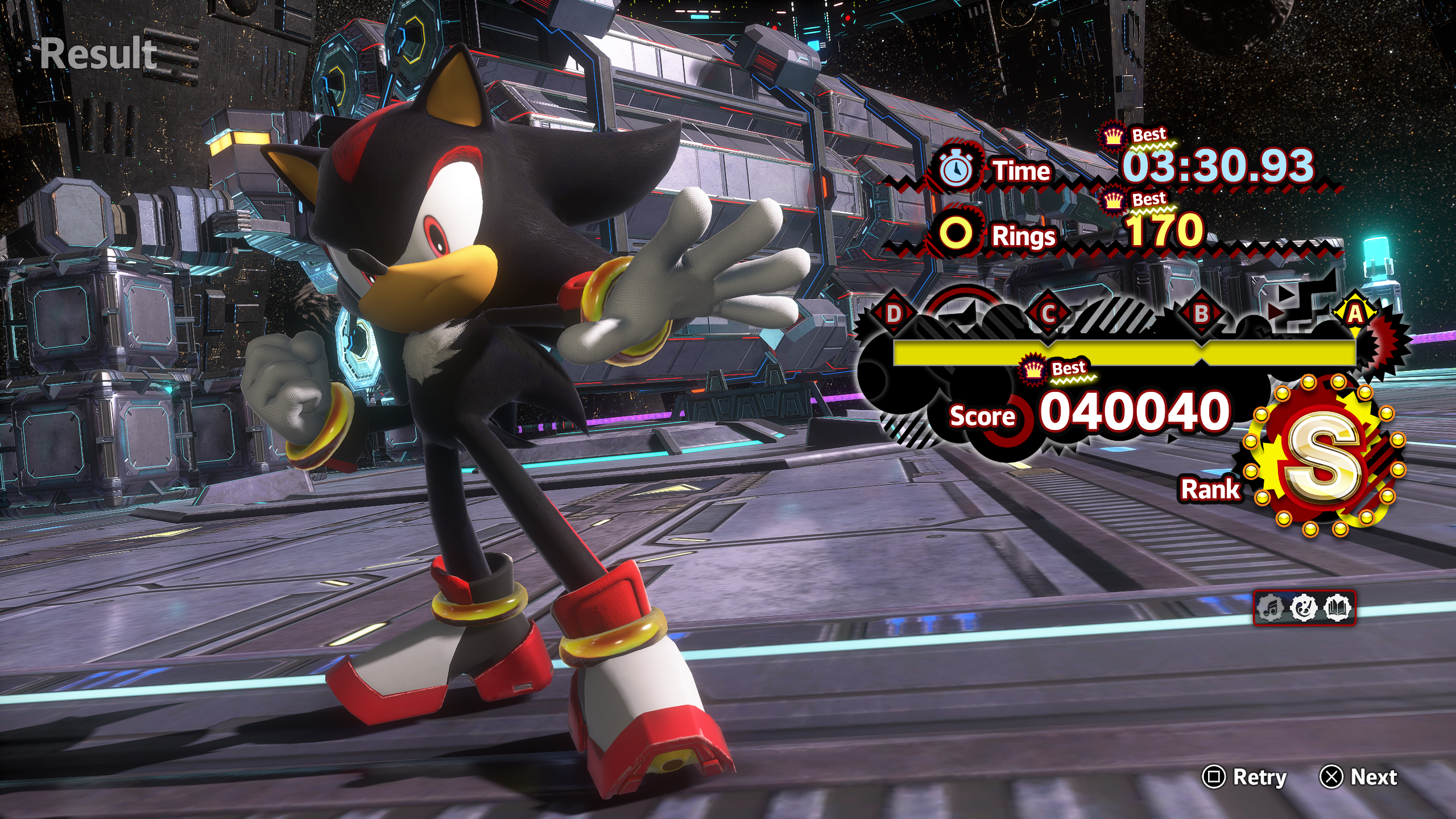Select the paint palette art collectible icon
1456x819 pixels.
1304,608
